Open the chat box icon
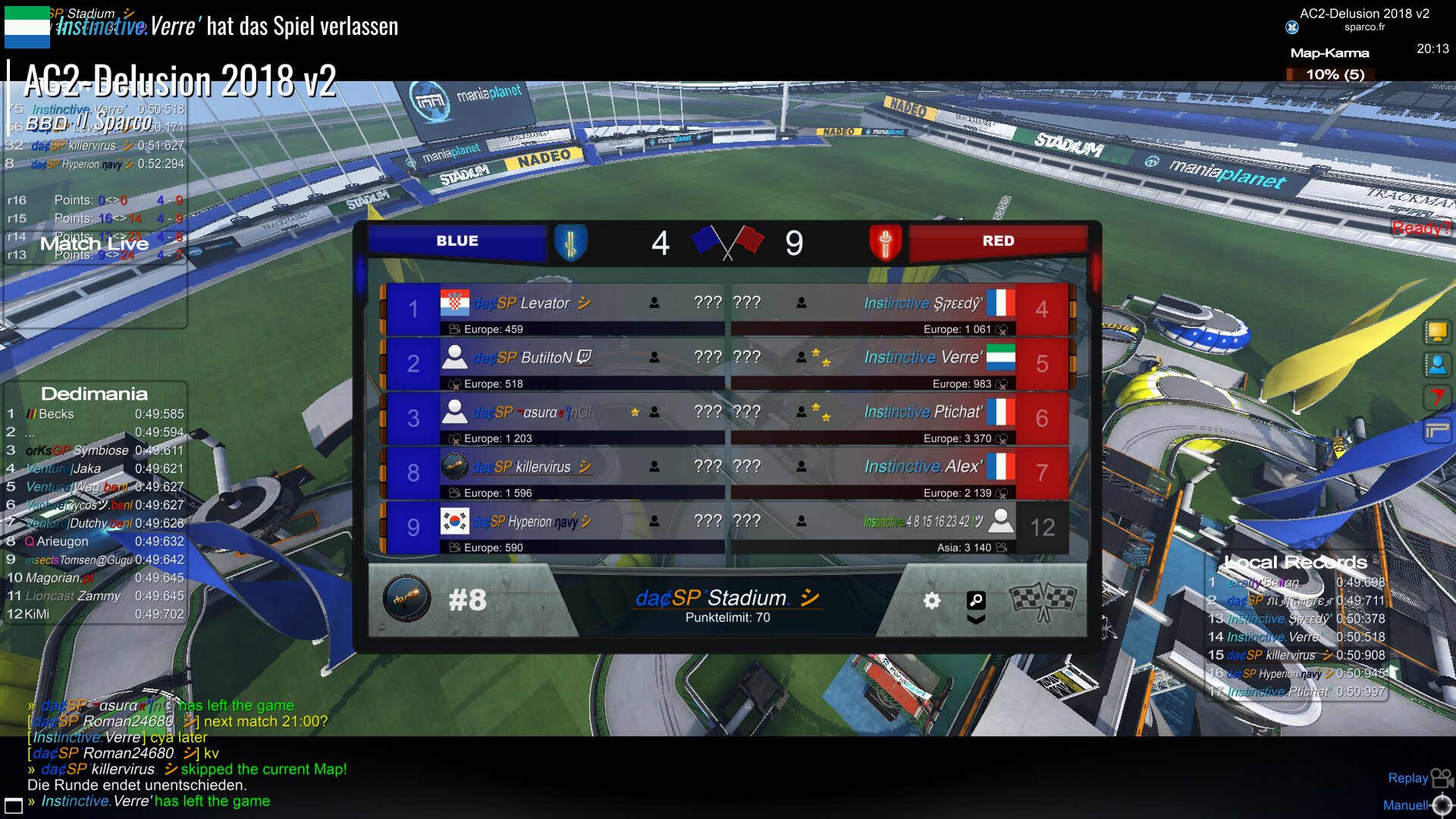The image size is (1456, 819). click(x=14, y=805)
